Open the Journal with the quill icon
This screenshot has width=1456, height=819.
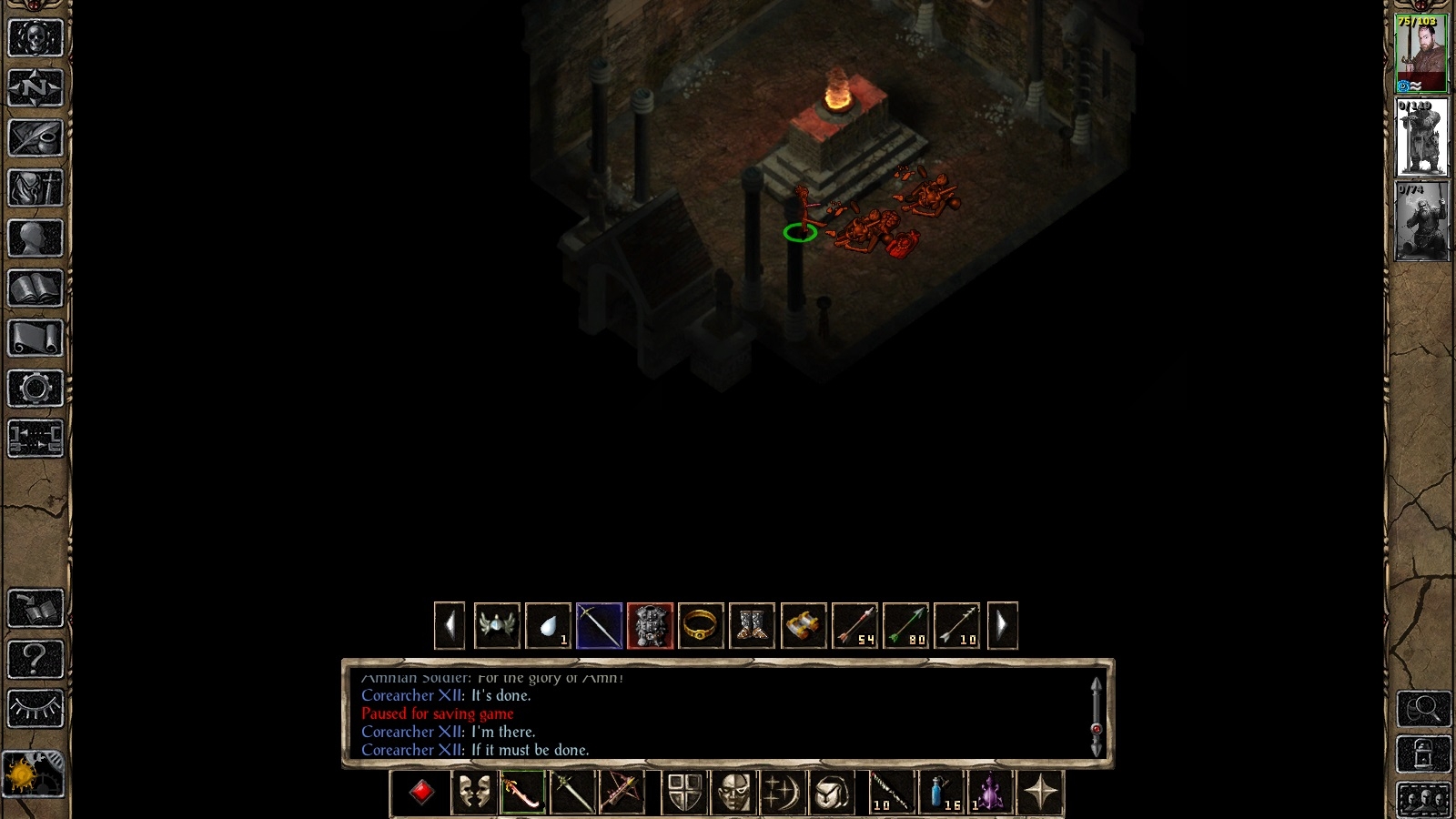[x=35, y=136]
